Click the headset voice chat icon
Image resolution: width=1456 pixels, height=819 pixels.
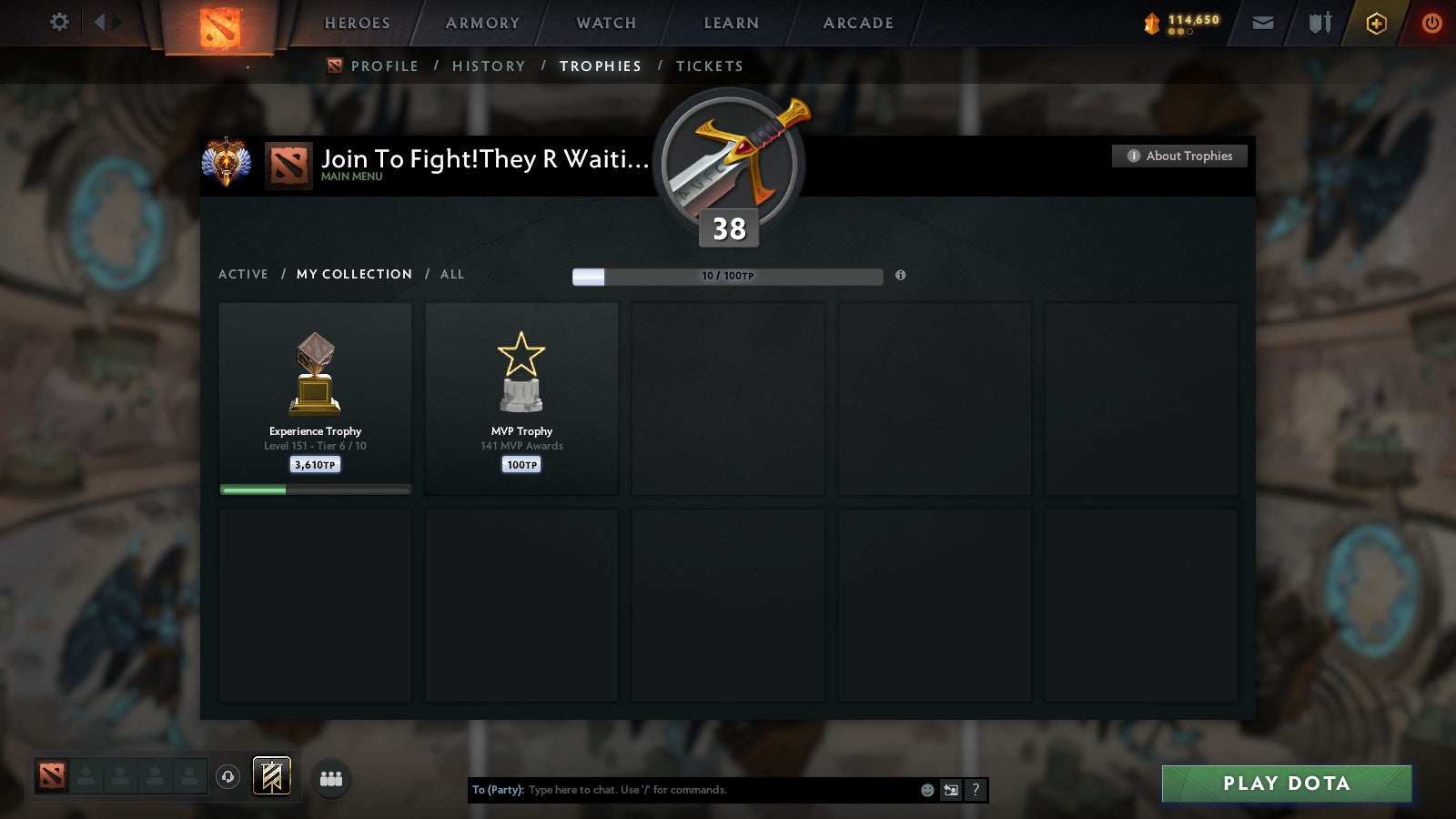pyautogui.click(x=227, y=775)
